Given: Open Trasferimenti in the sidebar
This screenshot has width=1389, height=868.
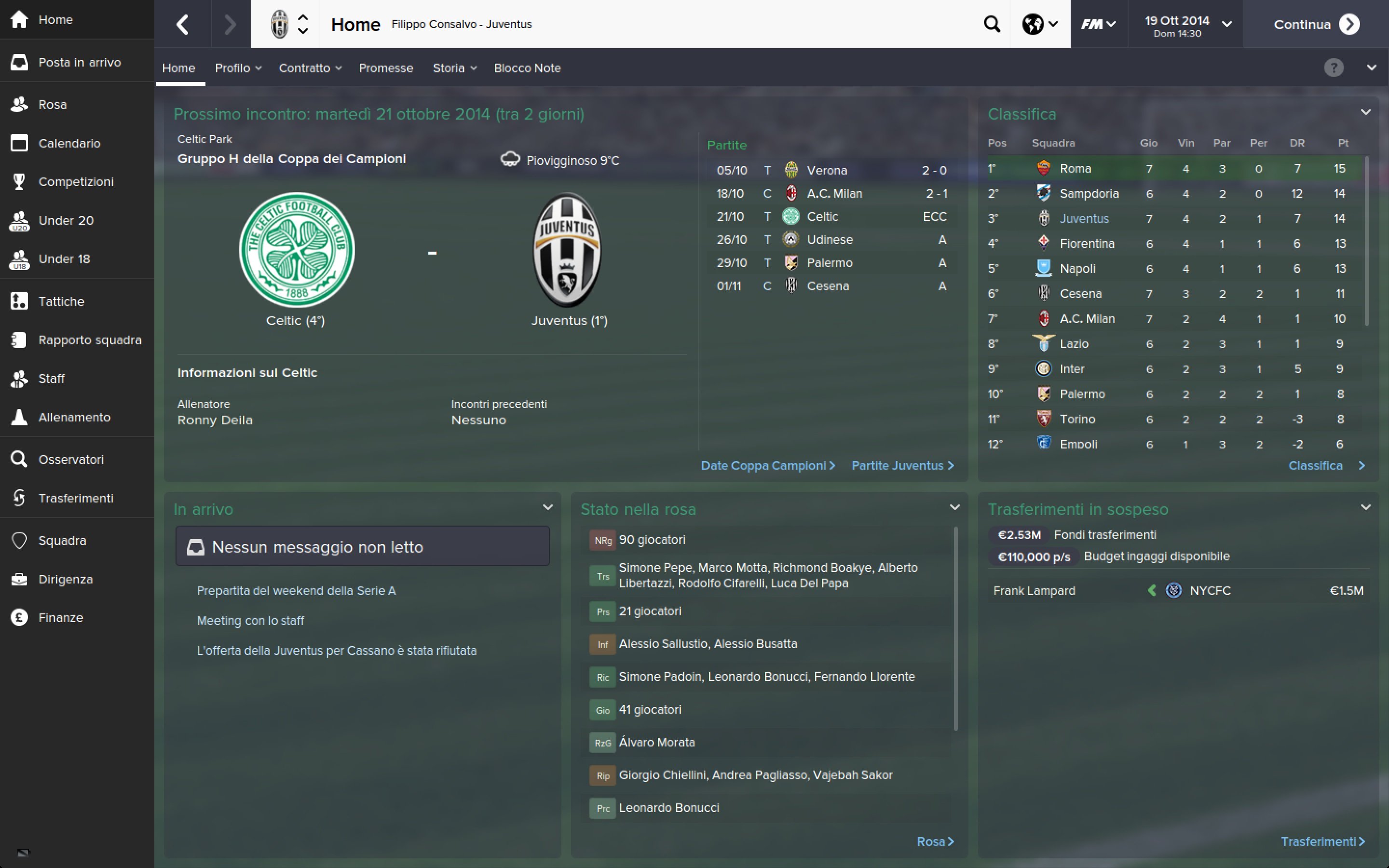Looking at the screenshot, I should pyautogui.click(x=75, y=498).
